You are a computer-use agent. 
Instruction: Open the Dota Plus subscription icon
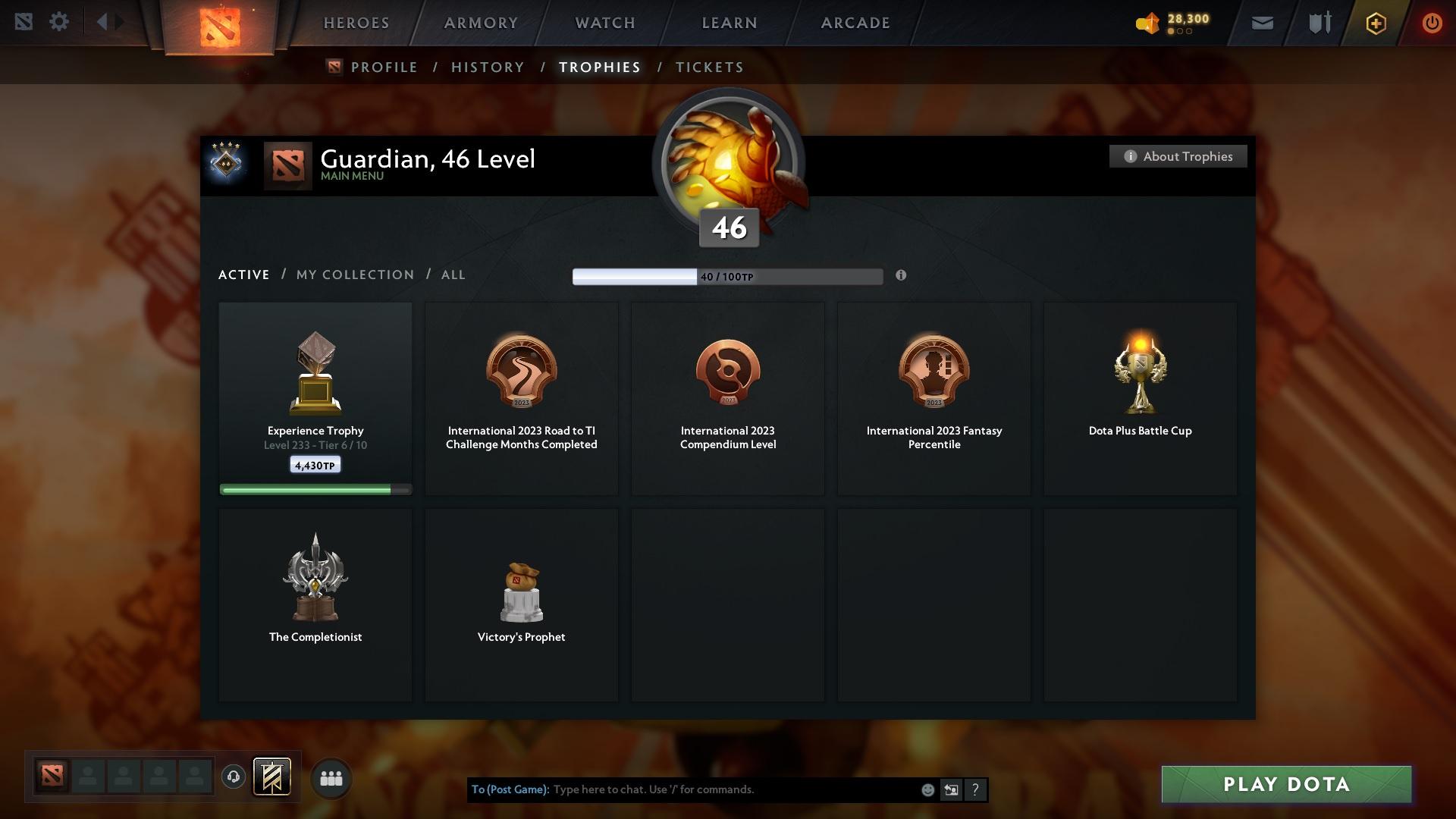point(1375,23)
